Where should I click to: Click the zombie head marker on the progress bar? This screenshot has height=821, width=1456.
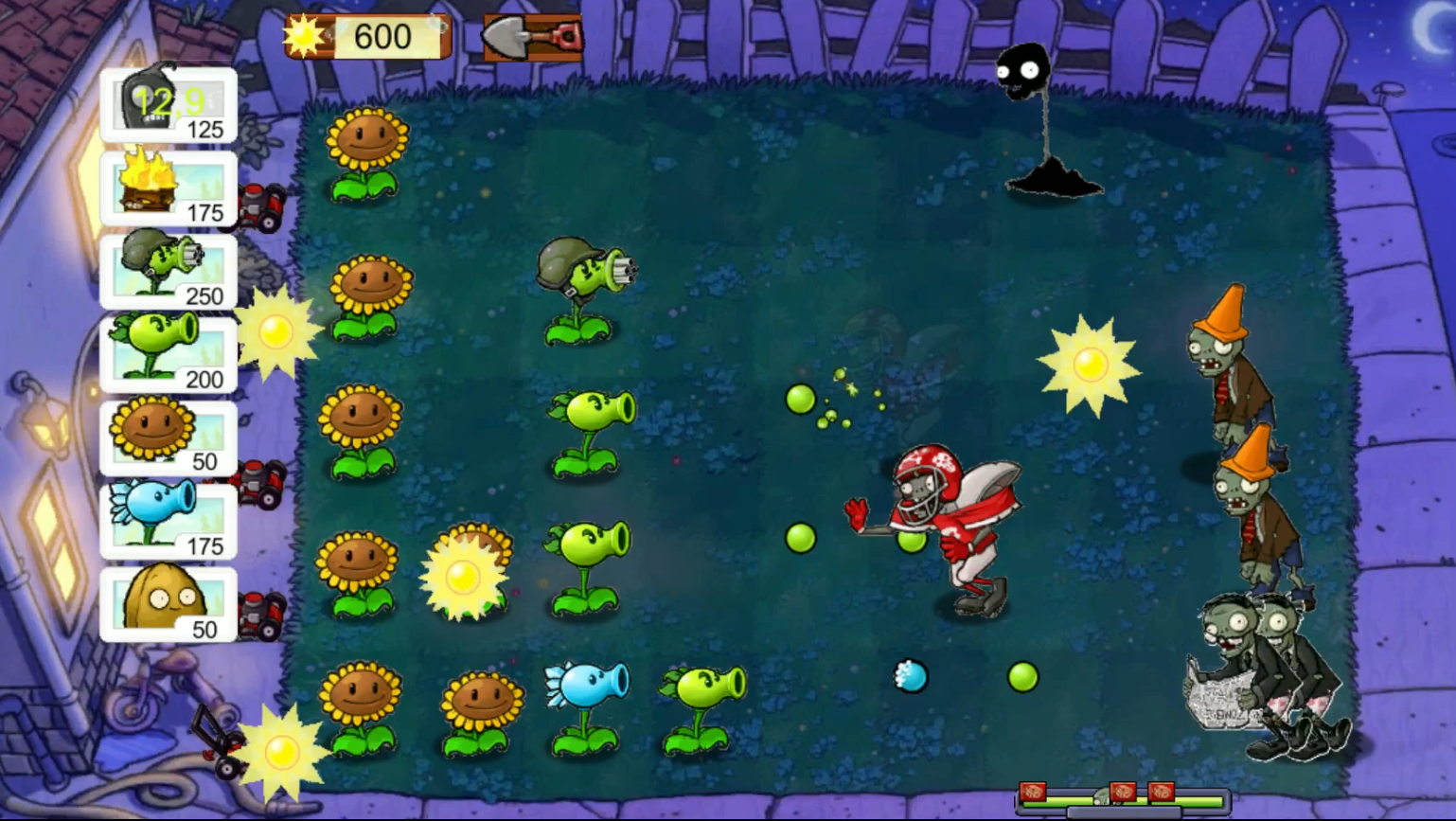[1102, 795]
